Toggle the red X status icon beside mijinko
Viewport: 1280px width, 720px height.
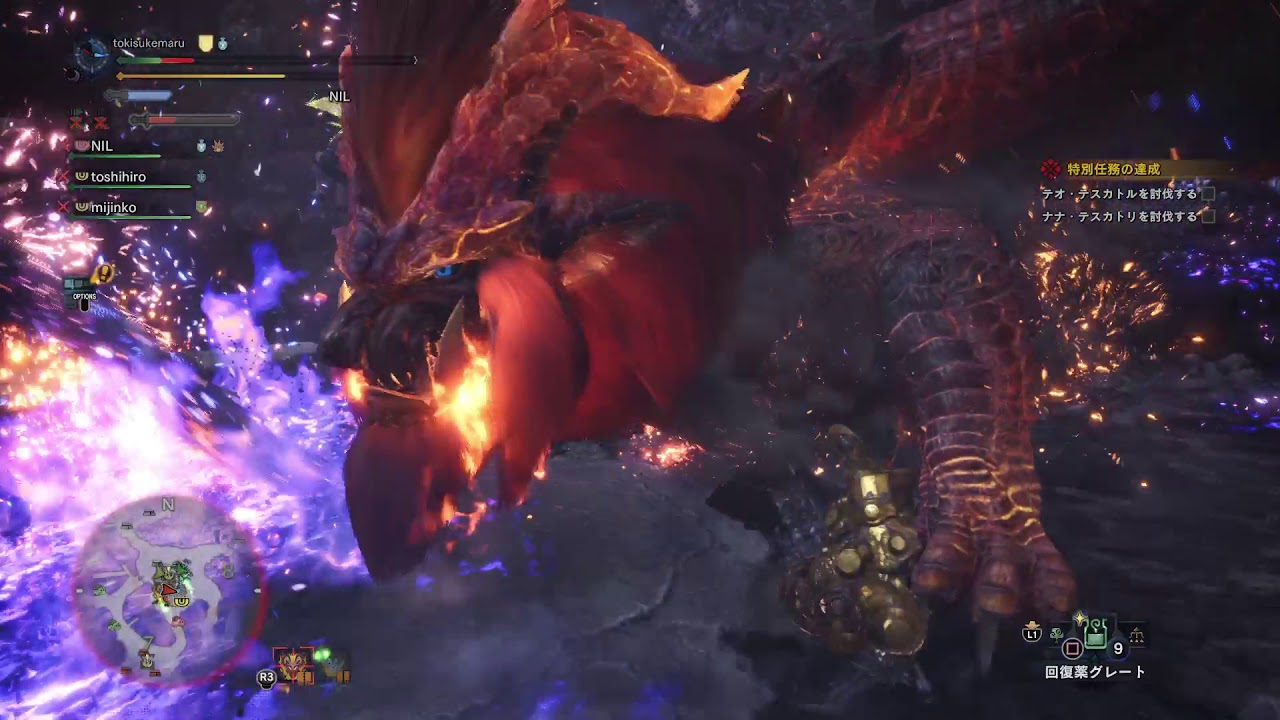coord(65,205)
